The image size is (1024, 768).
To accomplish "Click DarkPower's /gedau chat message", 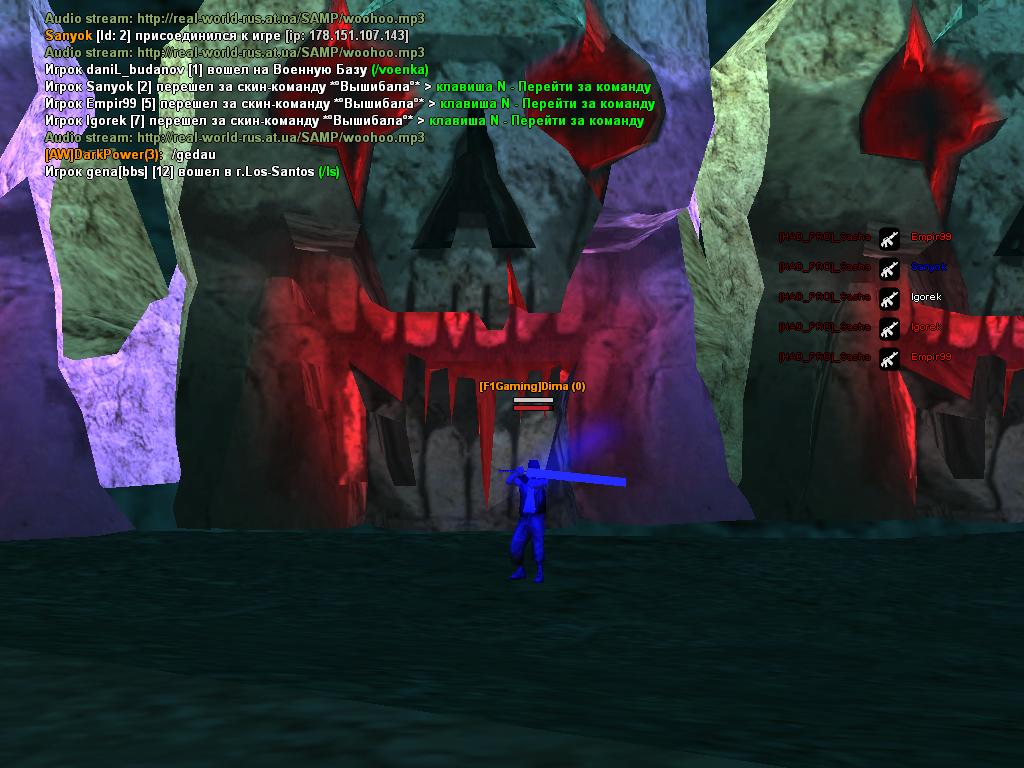I will coord(130,155).
